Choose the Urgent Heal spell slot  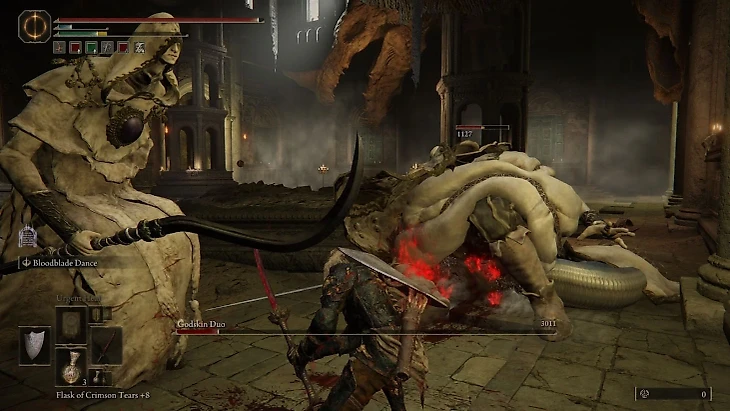point(70,323)
